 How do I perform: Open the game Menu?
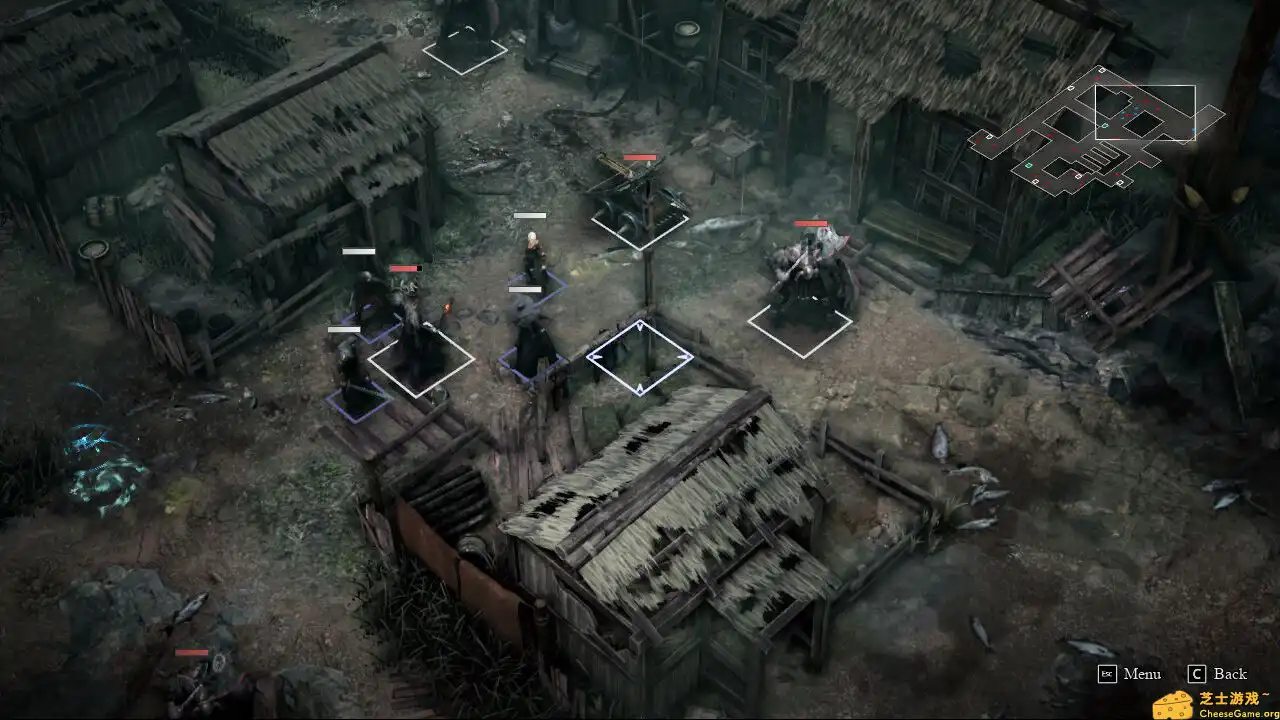tap(1143, 674)
